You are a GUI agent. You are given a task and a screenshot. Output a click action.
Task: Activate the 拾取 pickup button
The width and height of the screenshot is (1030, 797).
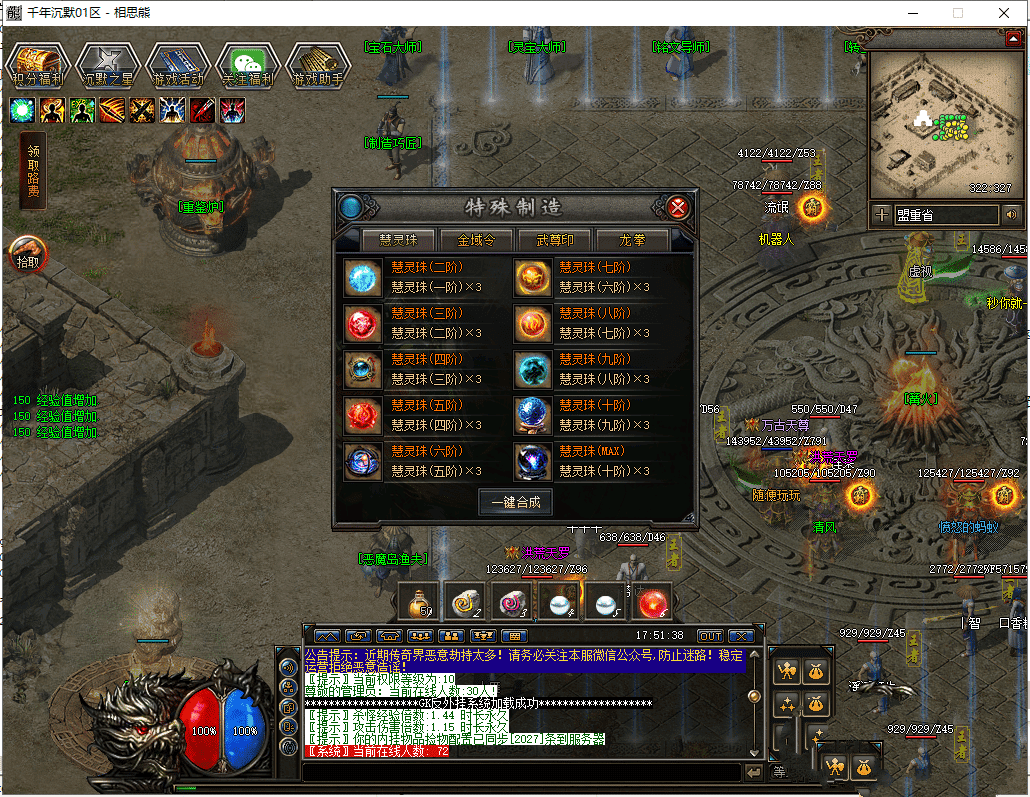(x=27, y=255)
